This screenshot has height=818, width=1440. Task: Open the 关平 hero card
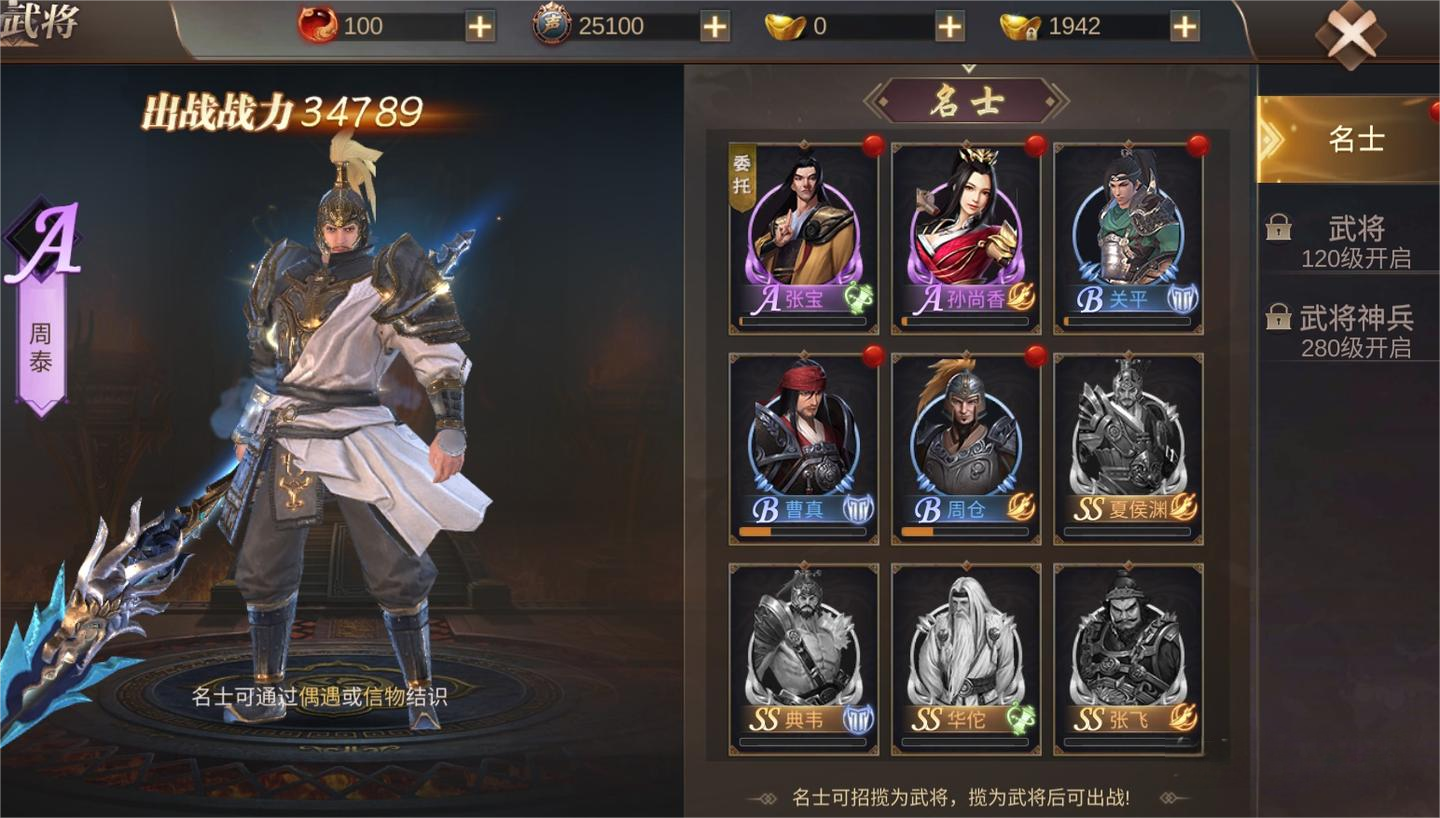[1128, 238]
